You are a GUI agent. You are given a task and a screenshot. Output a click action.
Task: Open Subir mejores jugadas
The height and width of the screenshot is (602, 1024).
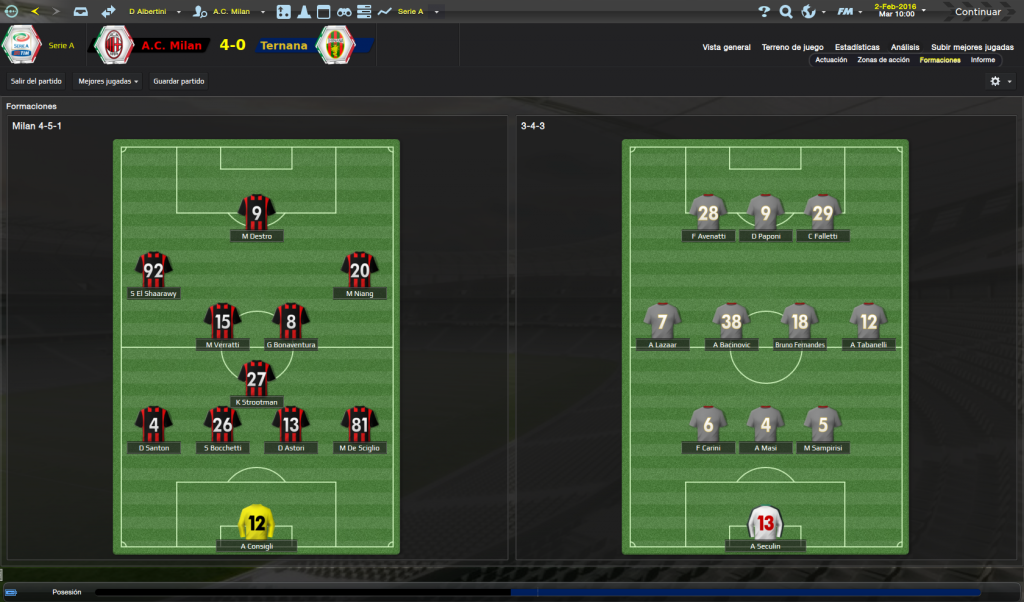pos(971,47)
